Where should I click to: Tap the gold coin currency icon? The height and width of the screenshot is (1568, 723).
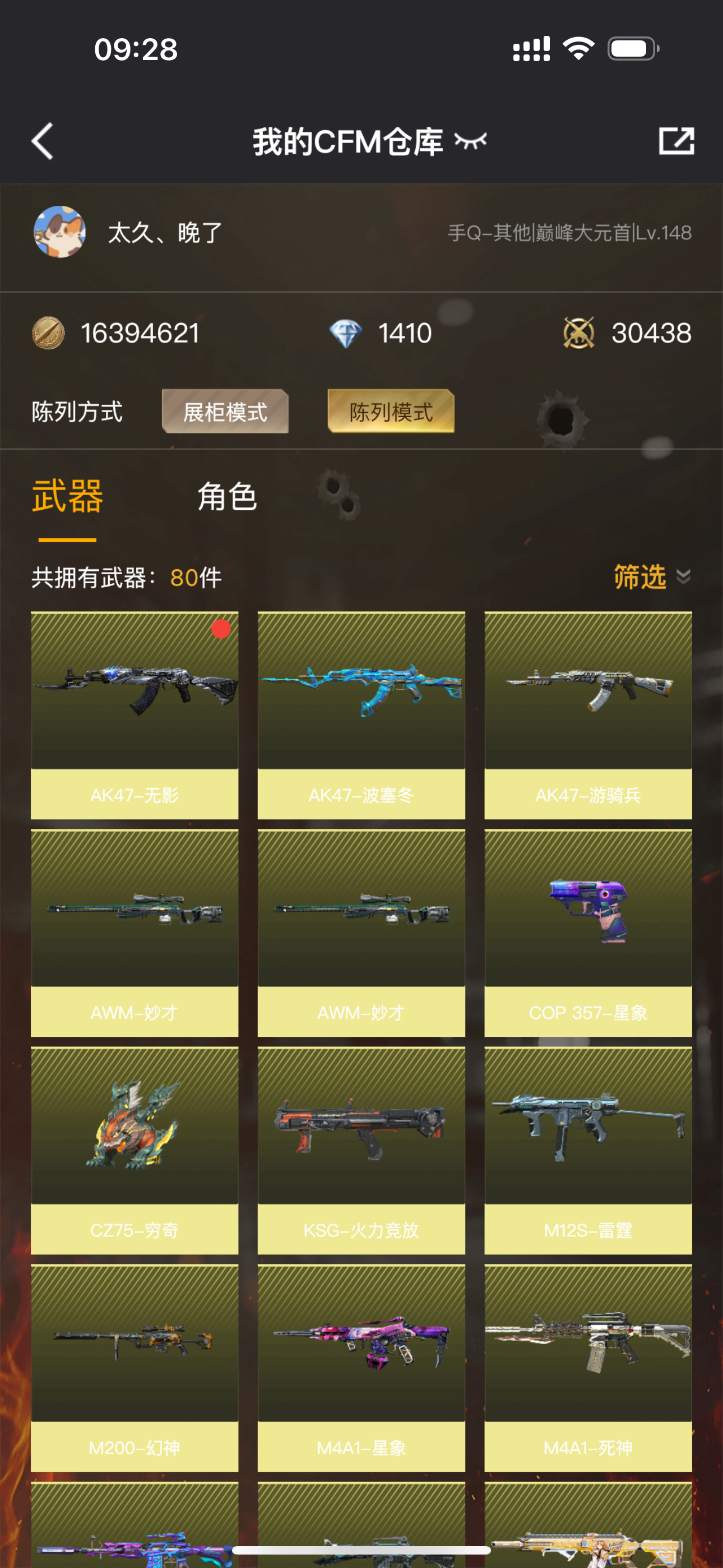pyautogui.click(x=50, y=333)
